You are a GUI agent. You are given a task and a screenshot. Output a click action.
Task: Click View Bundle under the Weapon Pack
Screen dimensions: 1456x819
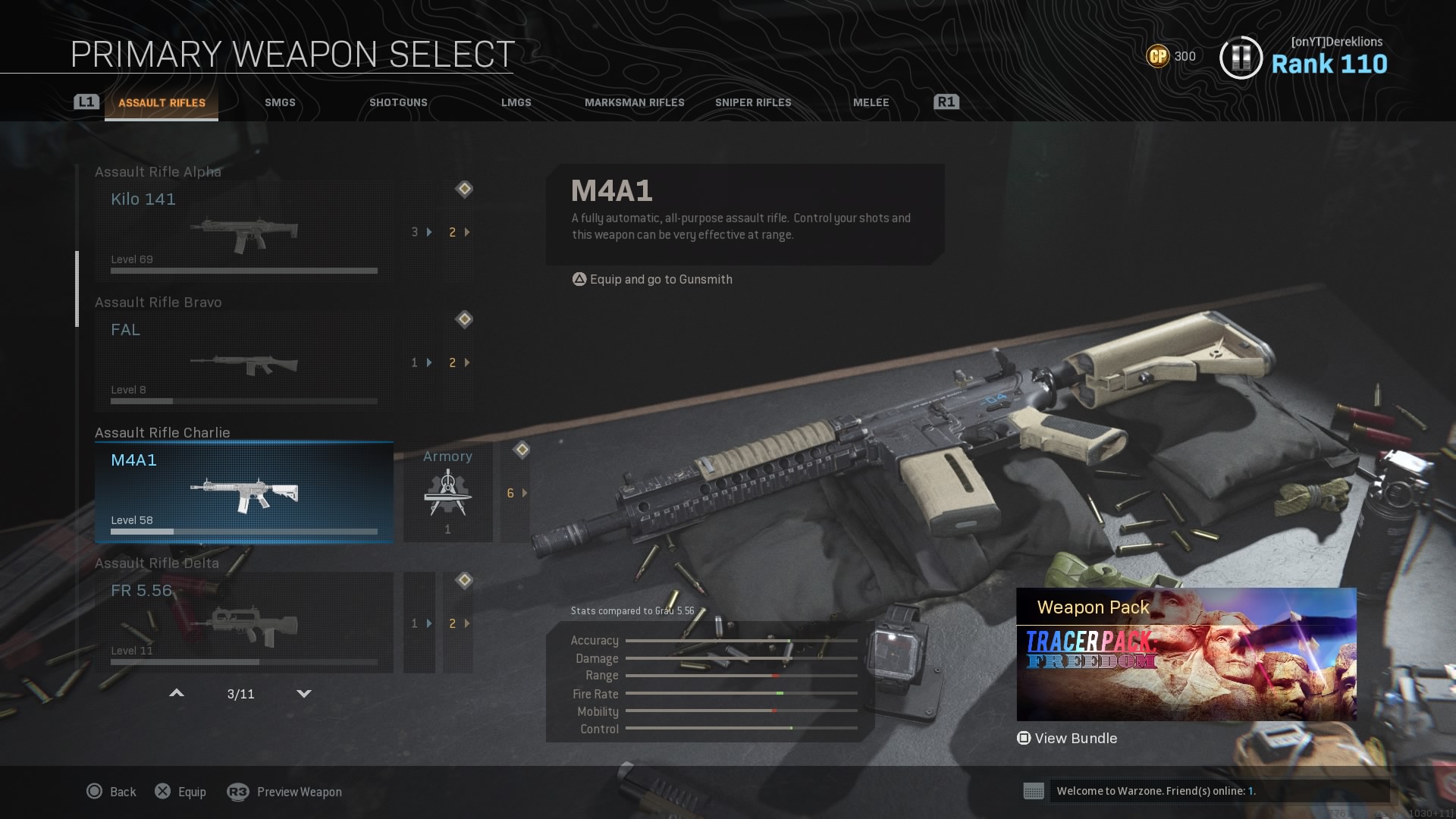click(1068, 738)
